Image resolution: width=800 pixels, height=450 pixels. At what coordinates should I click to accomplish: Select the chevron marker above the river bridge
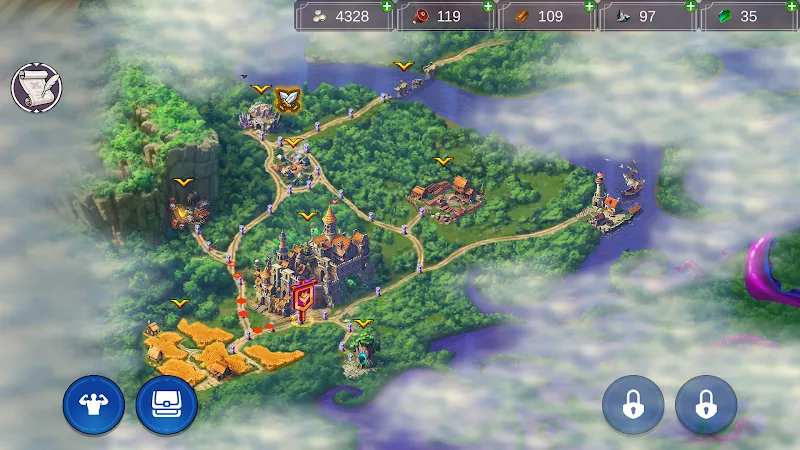click(403, 66)
